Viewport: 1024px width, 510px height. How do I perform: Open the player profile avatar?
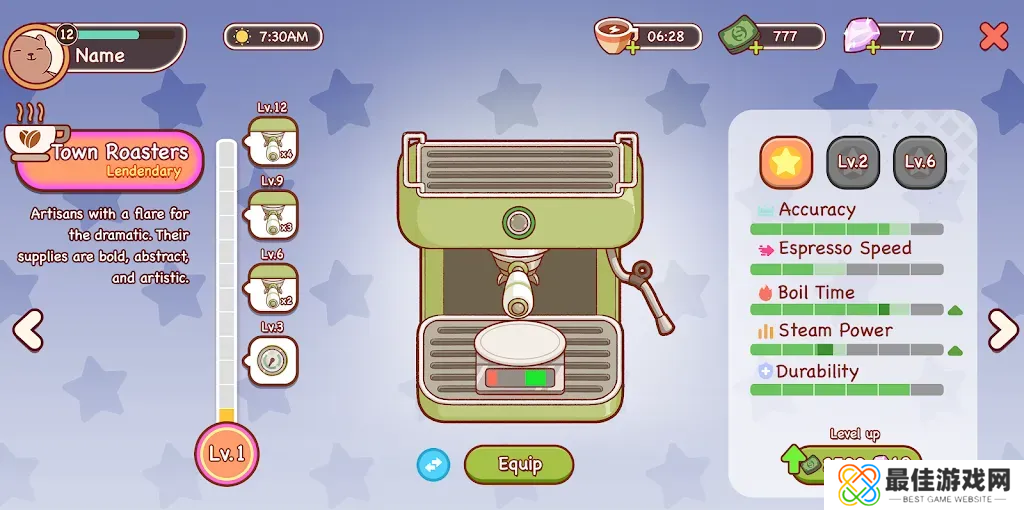point(35,55)
